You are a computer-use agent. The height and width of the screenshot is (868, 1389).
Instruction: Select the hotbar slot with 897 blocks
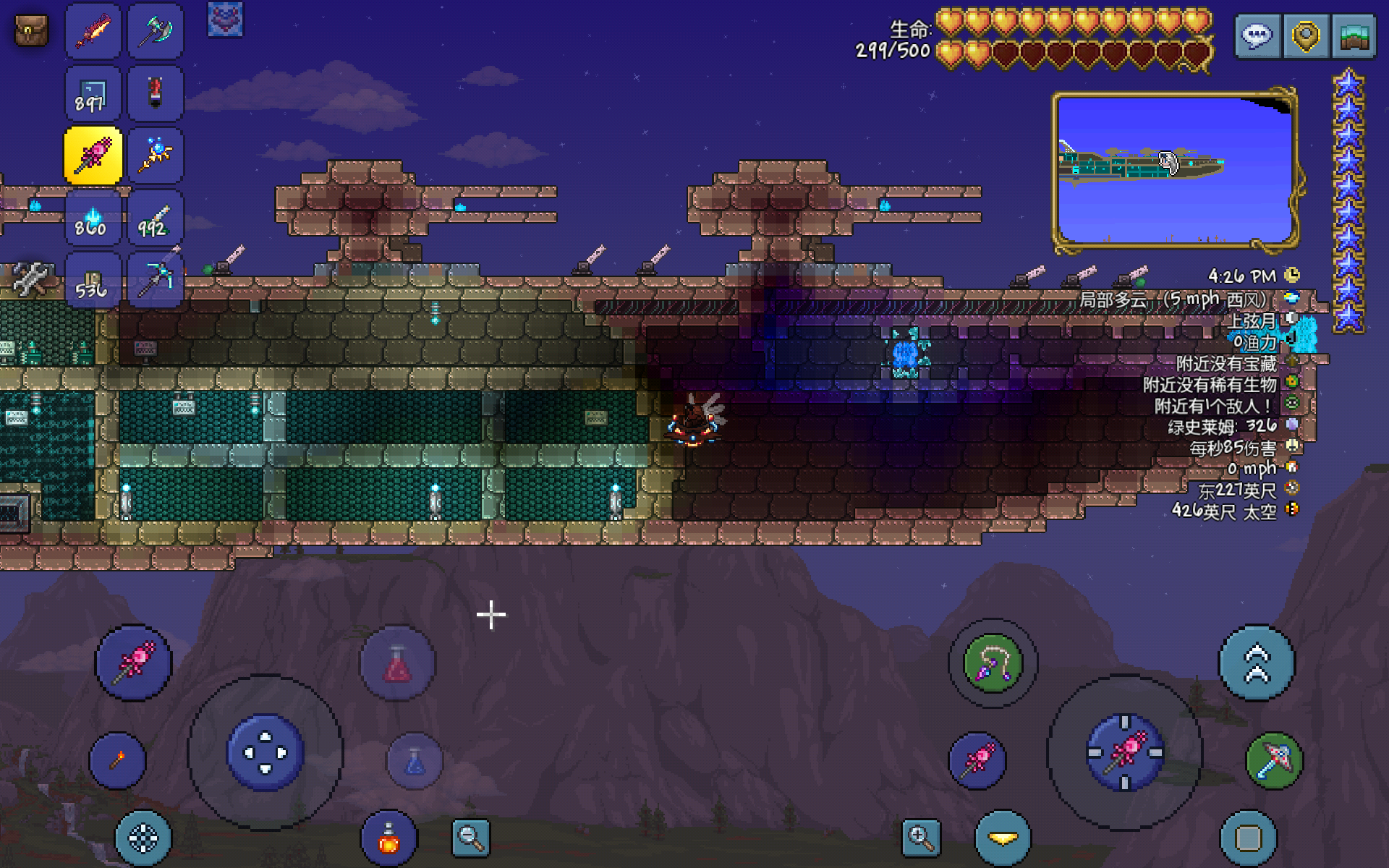pyautogui.click(x=93, y=93)
